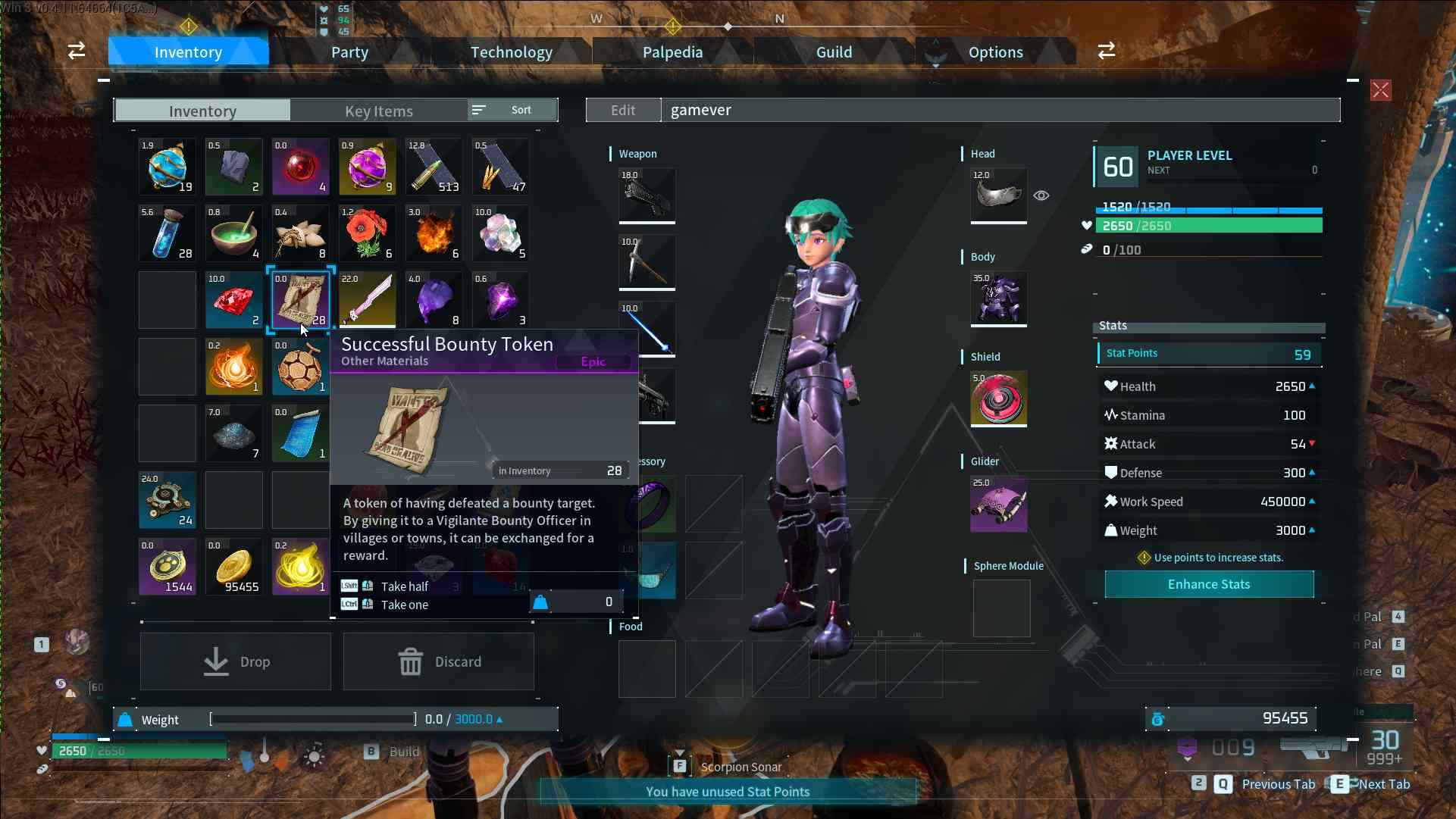The width and height of the screenshot is (1456, 819).
Task: Switch to Key Items list
Action: [x=378, y=111]
